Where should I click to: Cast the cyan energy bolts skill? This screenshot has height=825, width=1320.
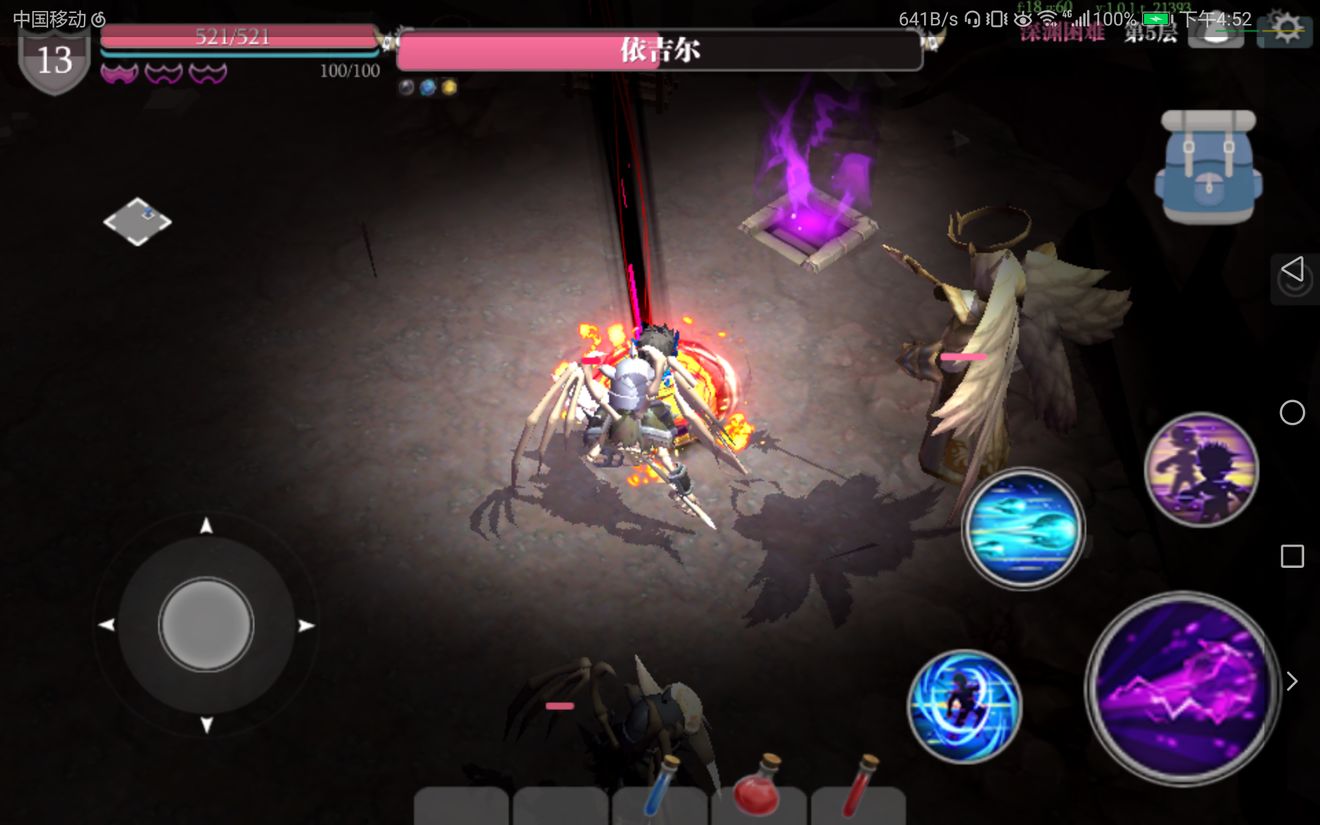(x=1023, y=528)
